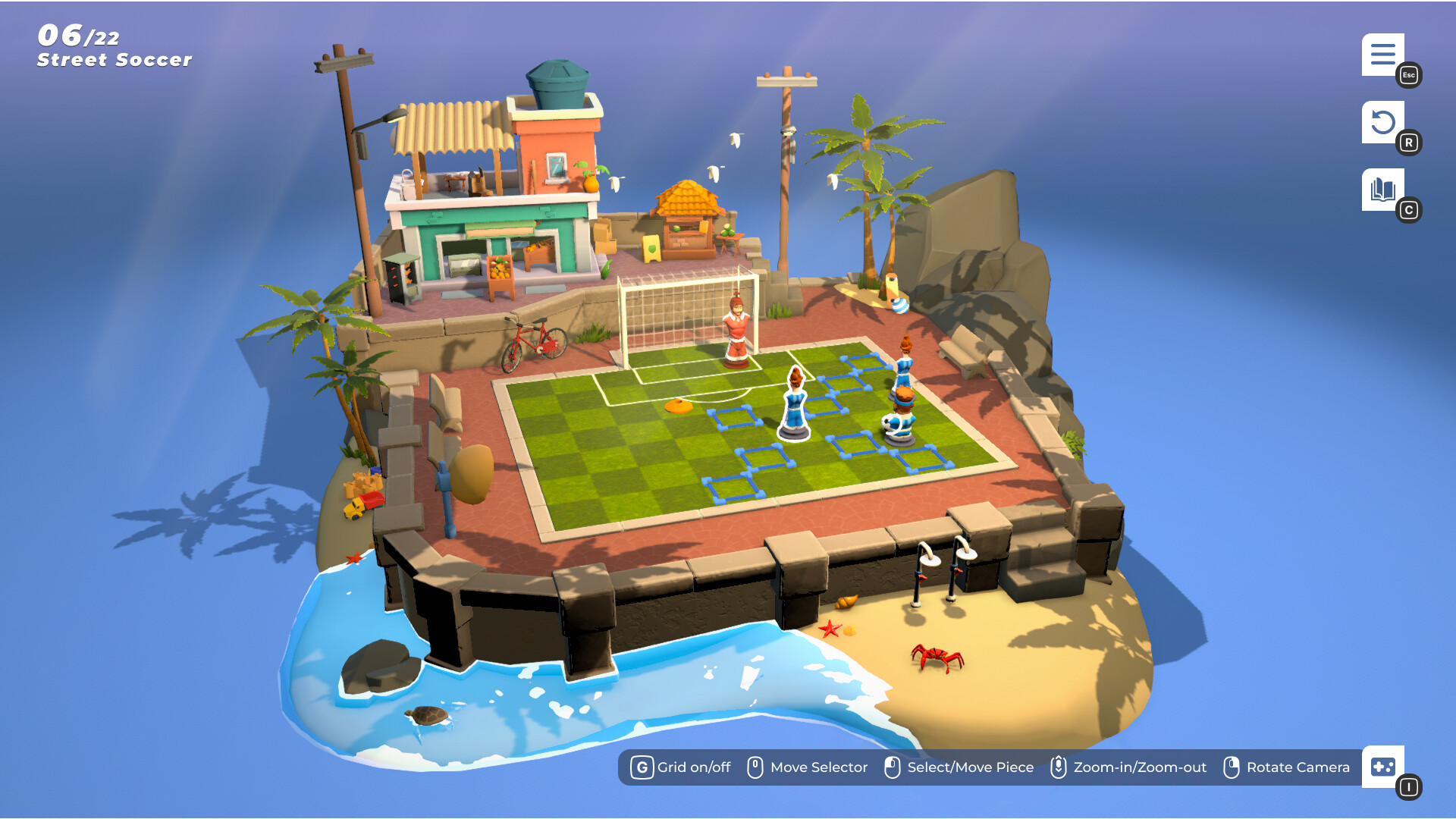Click the Esc key badge
The image size is (1456, 819).
[x=1408, y=75]
